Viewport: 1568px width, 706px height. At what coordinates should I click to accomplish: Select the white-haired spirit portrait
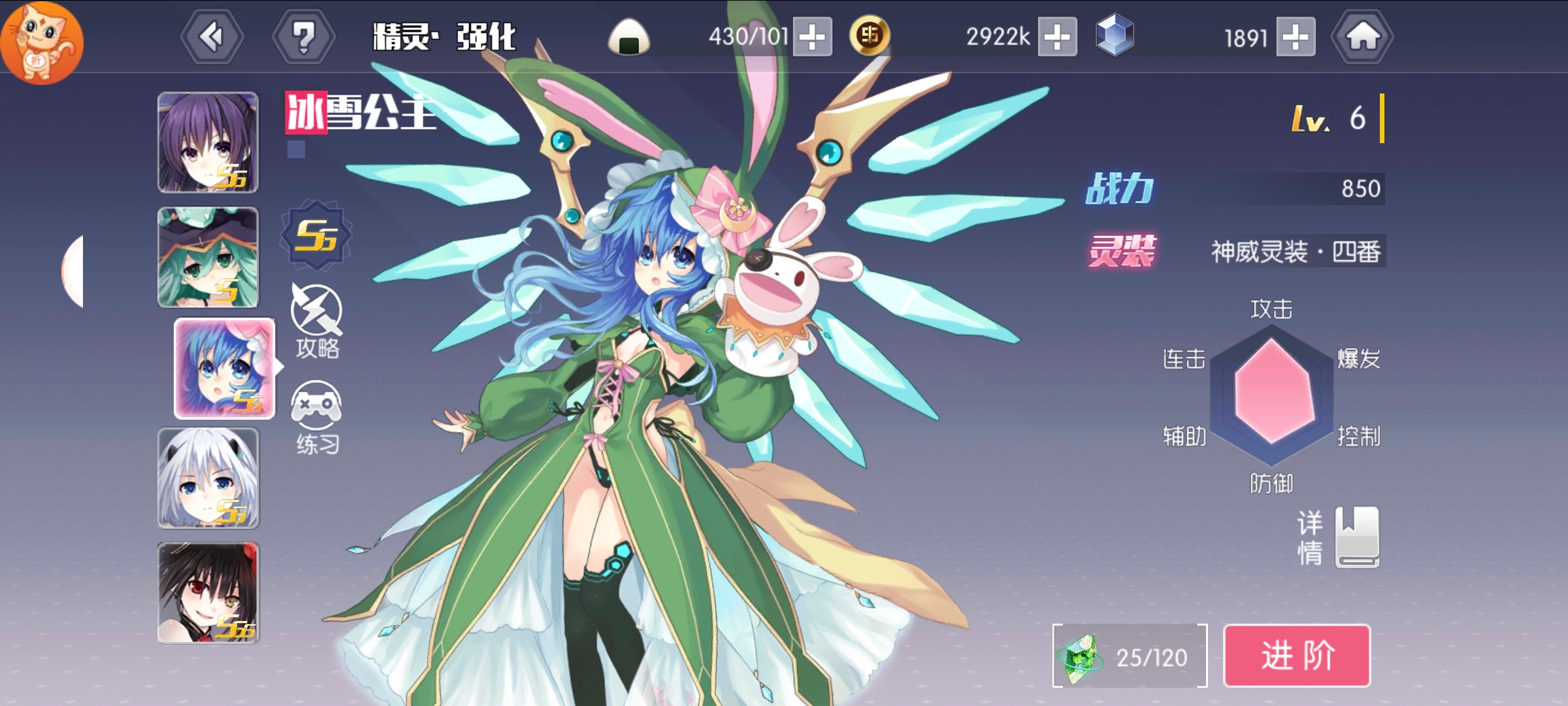208,478
